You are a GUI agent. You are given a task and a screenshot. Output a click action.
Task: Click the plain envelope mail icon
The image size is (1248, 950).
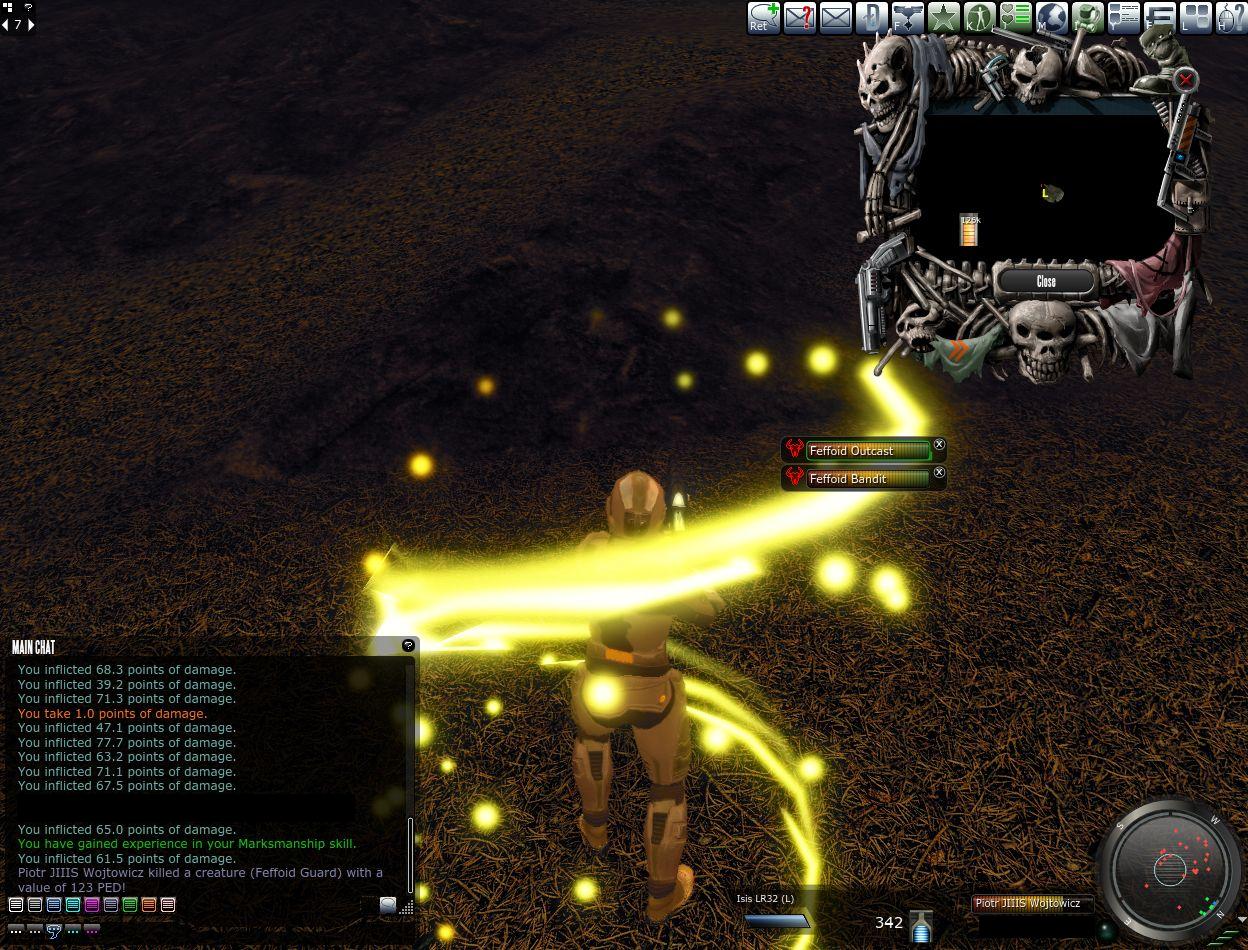click(835, 17)
